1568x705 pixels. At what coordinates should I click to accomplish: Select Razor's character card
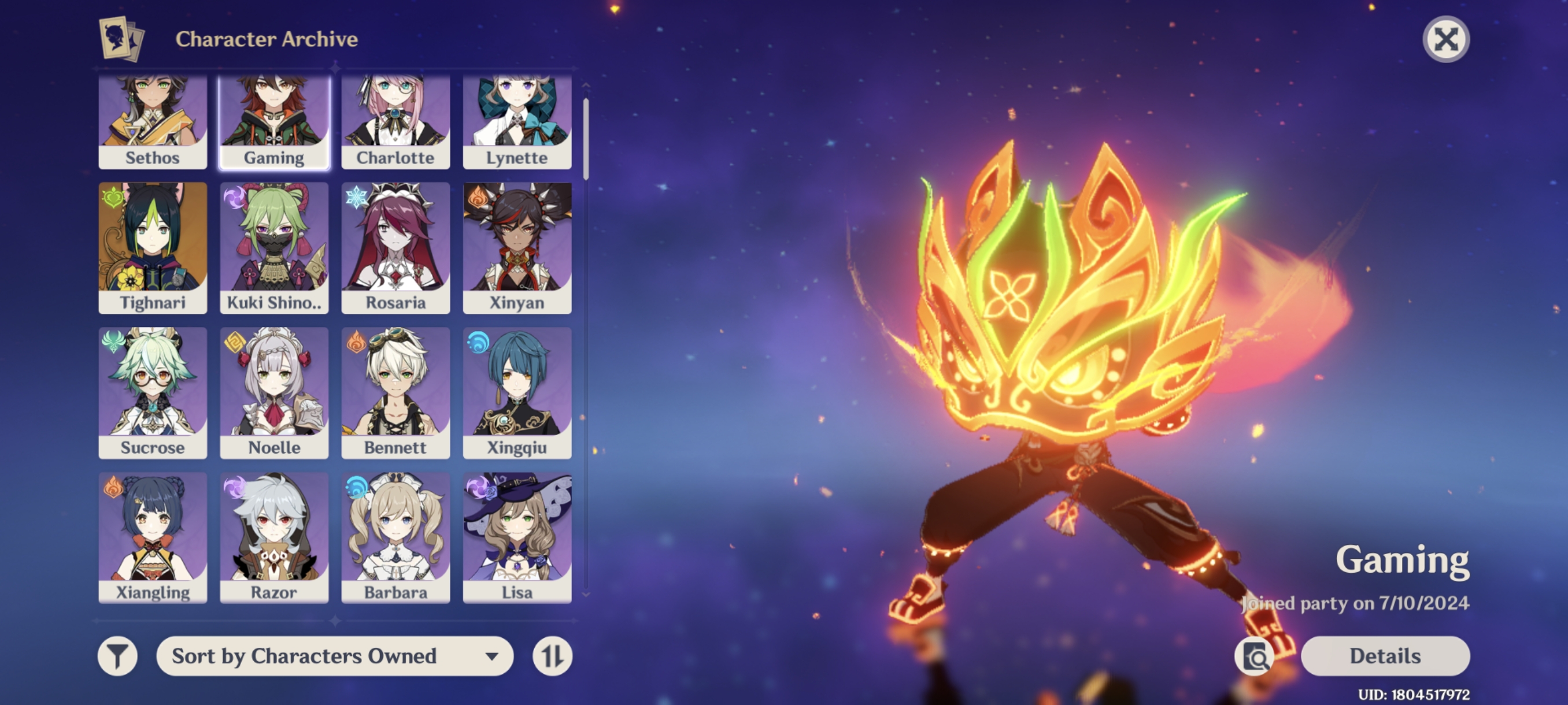(x=274, y=535)
